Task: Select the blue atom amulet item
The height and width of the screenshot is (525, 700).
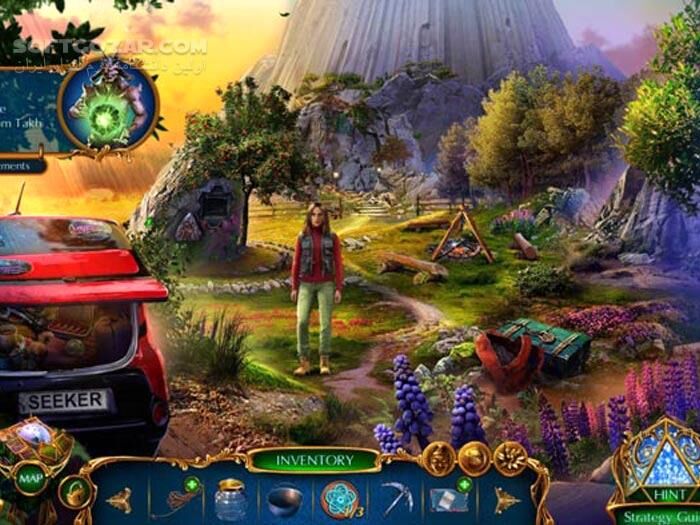Action: 340,498
